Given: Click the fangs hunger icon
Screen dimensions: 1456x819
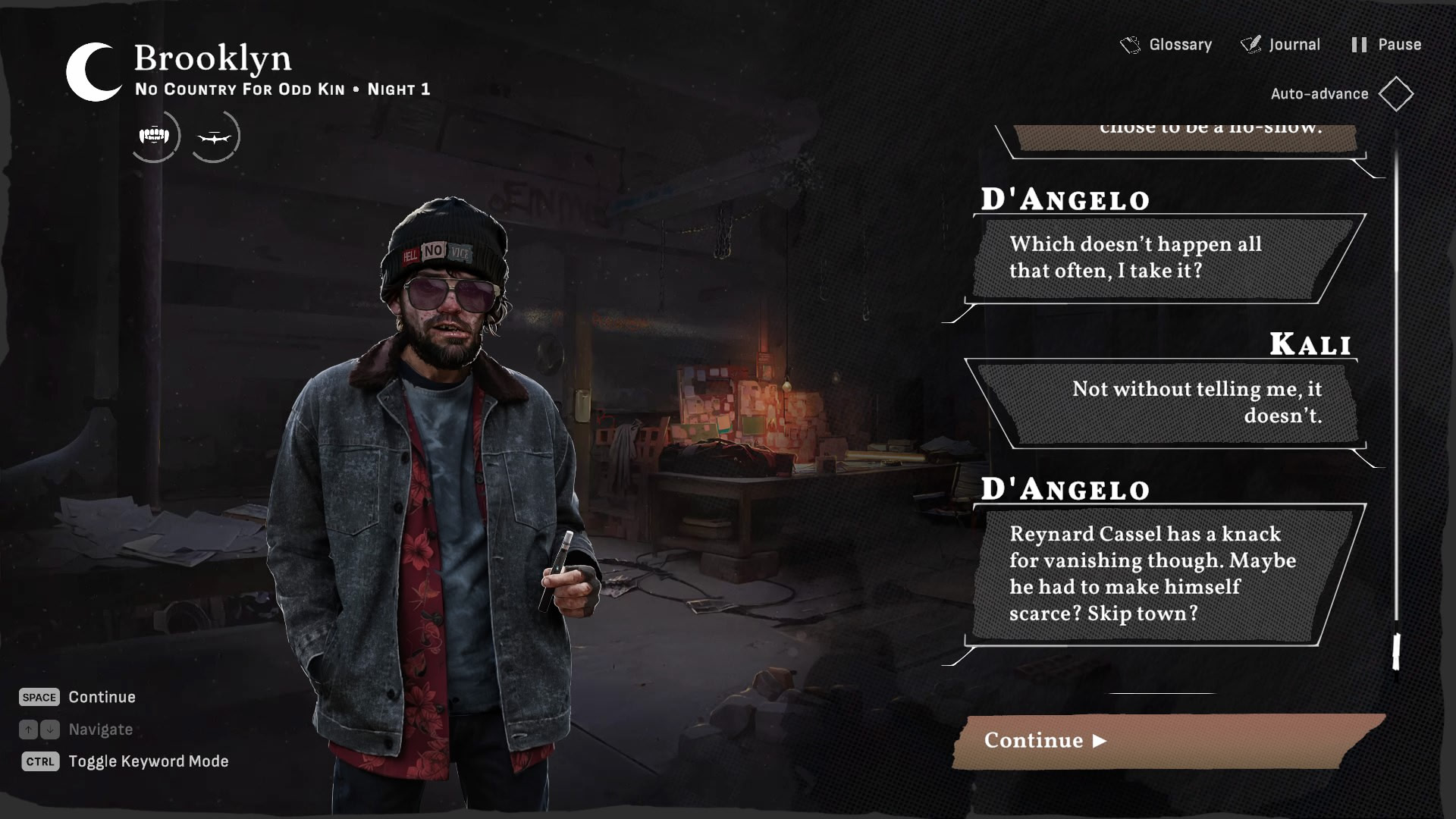Looking at the screenshot, I should (x=155, y=136).
